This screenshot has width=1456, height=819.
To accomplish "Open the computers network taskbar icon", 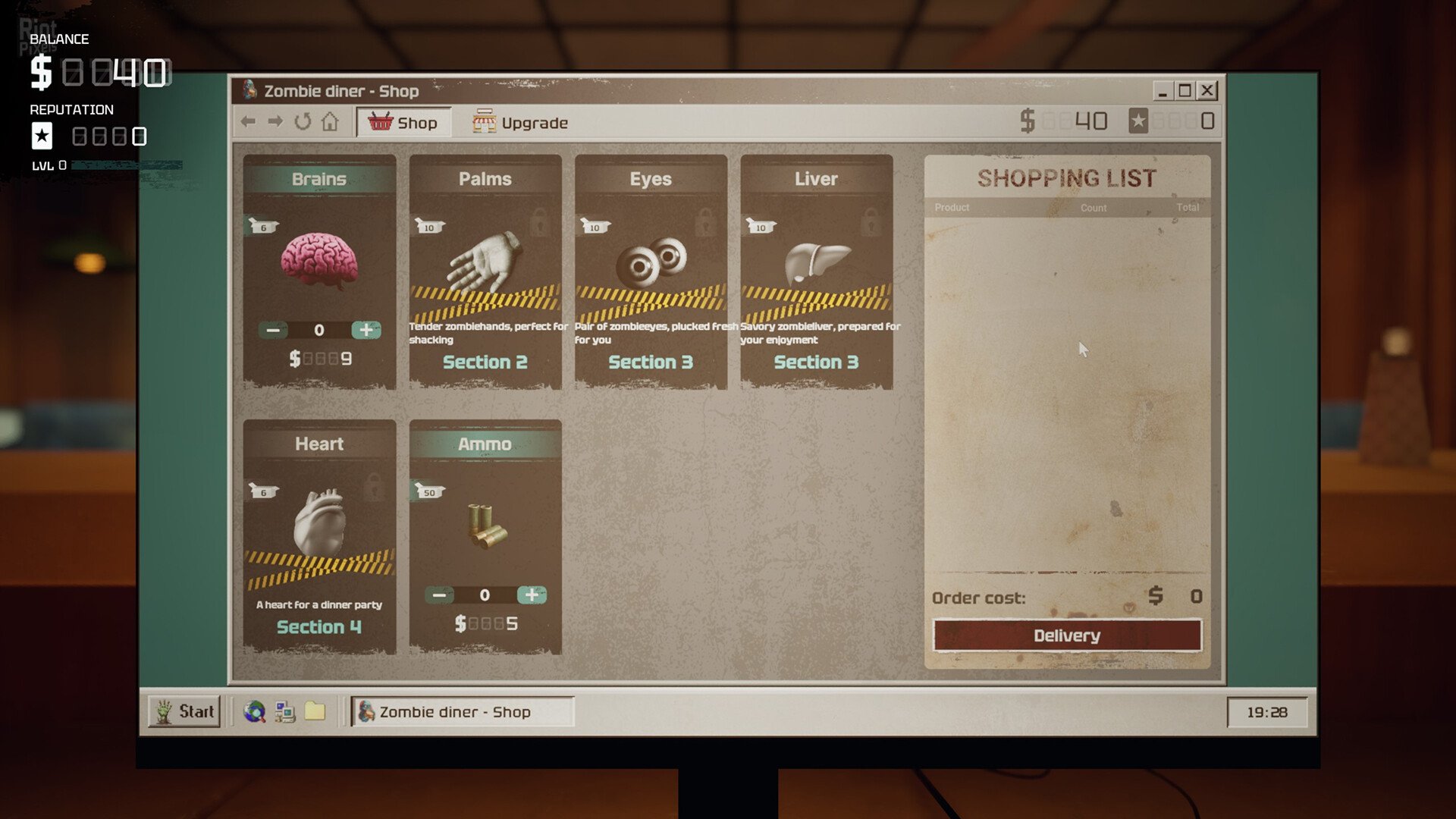I will click(285, 711).
